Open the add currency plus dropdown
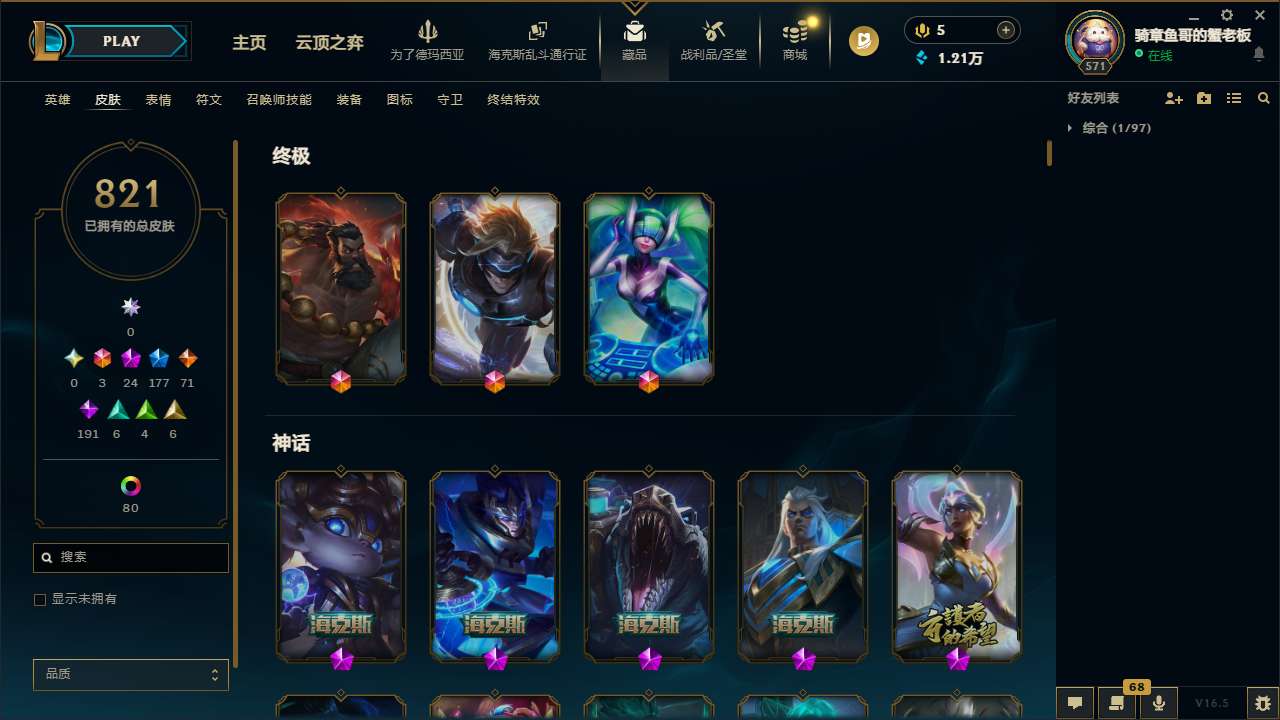1280x720 pixels. (1006, 30)
